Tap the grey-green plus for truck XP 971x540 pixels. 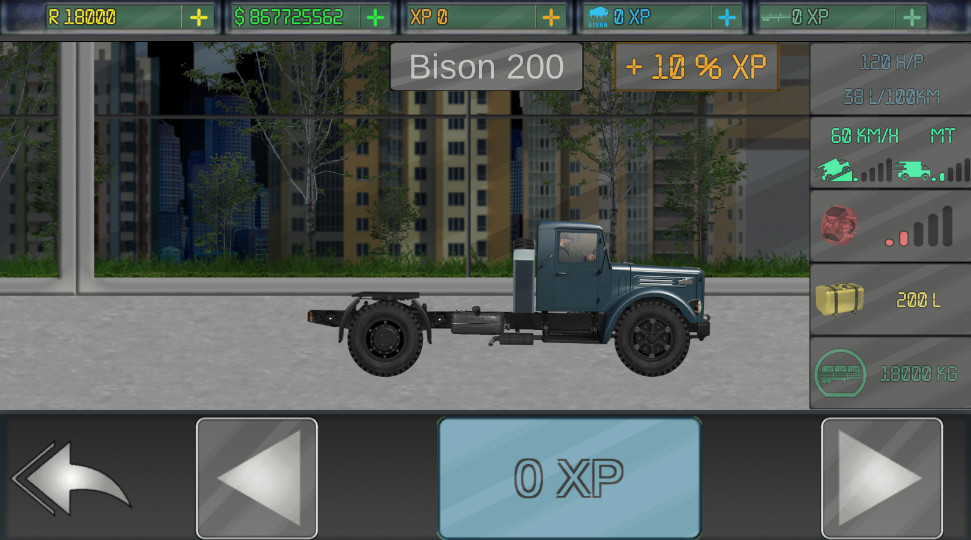click(x=911, y=17)
